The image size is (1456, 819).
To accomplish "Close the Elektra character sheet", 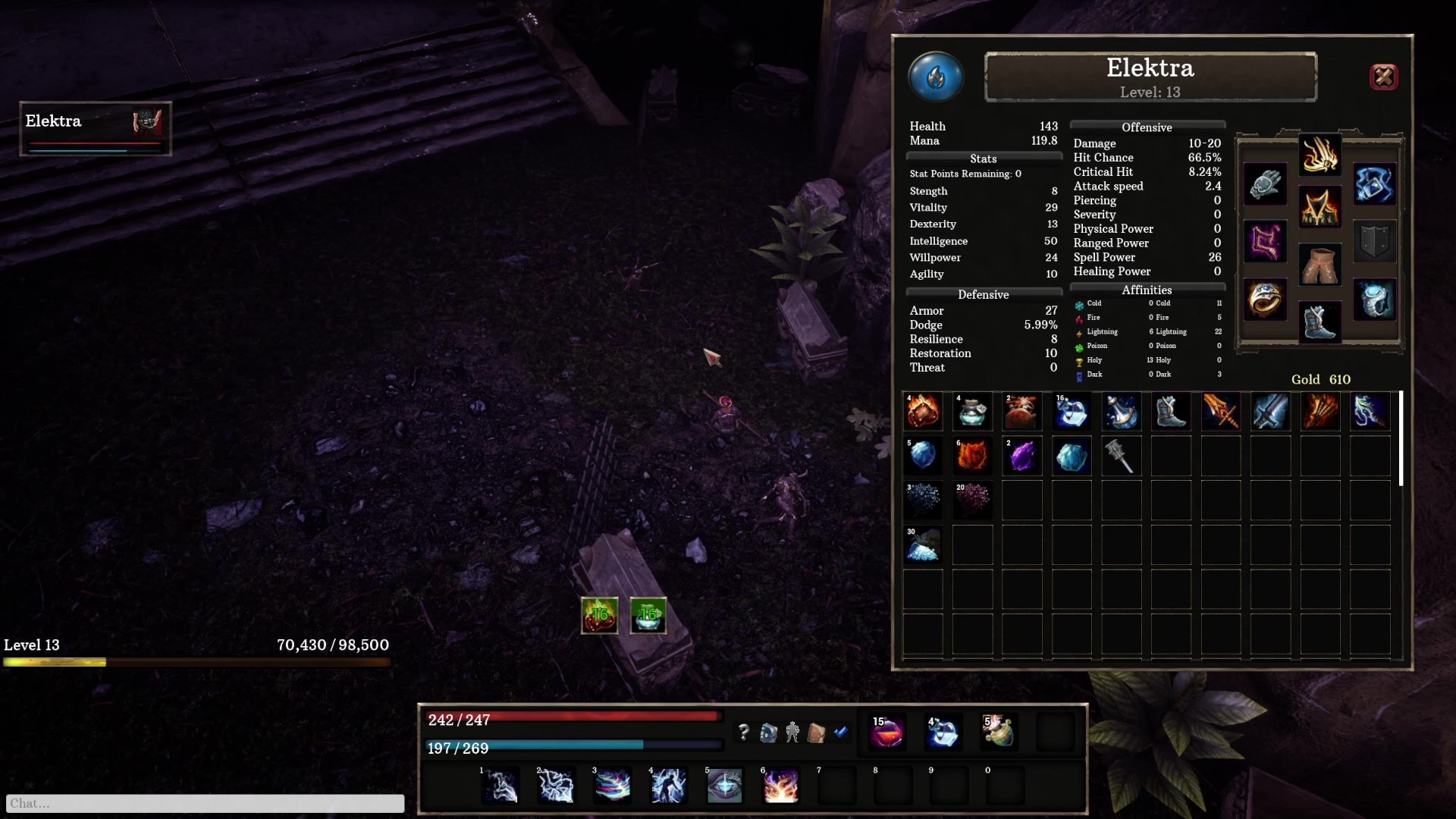I will [1383, 77].
